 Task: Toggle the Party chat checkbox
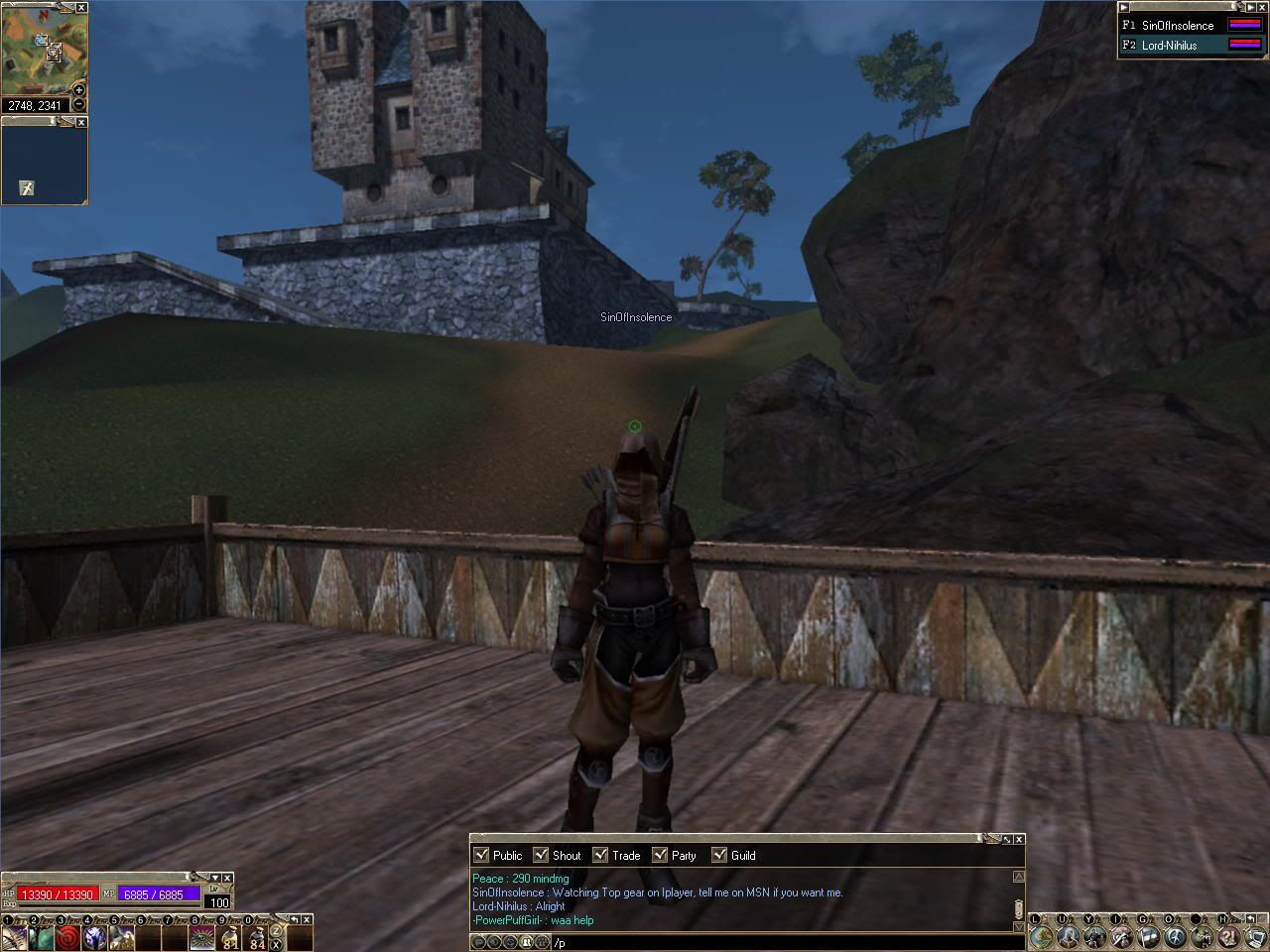tap(660, 855)
